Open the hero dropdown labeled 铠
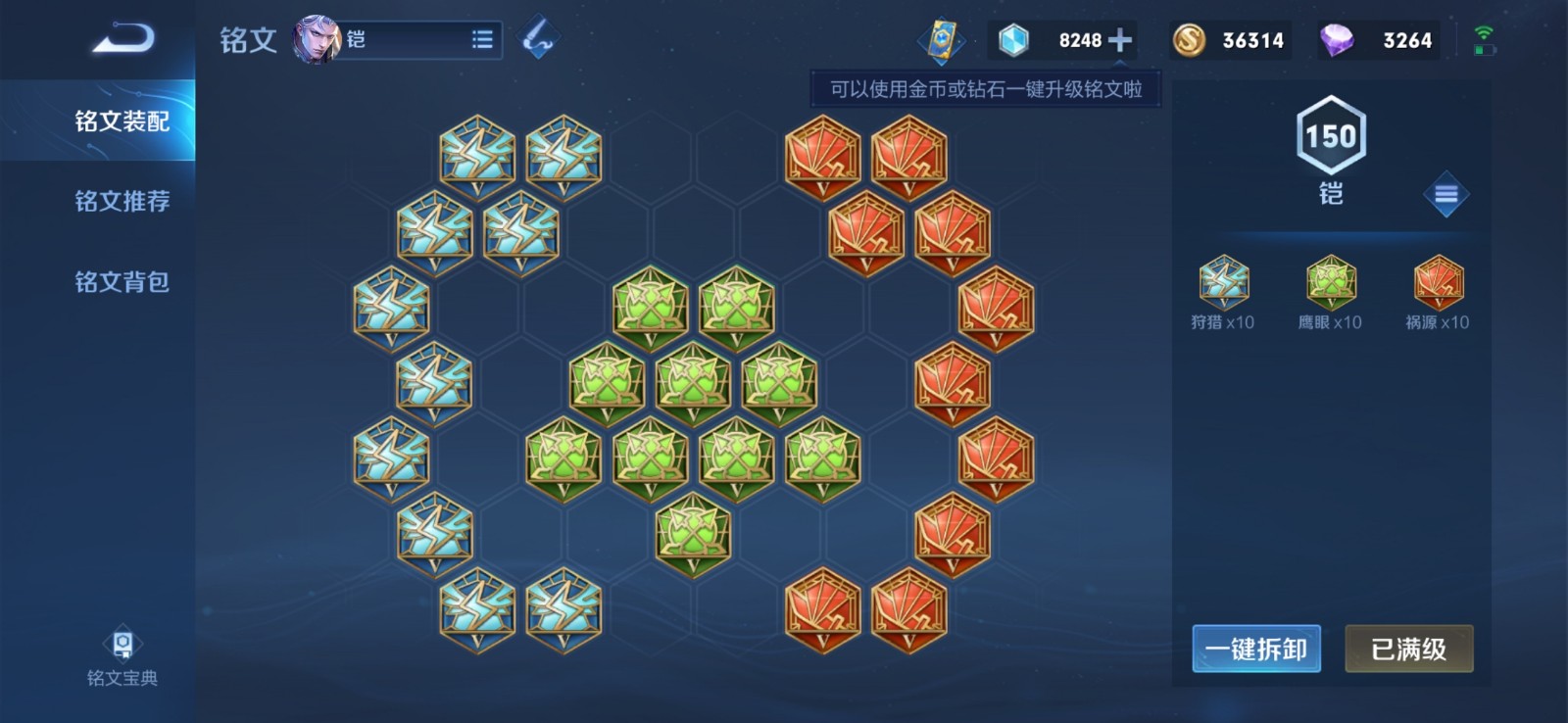 click(x=402, y=37)
